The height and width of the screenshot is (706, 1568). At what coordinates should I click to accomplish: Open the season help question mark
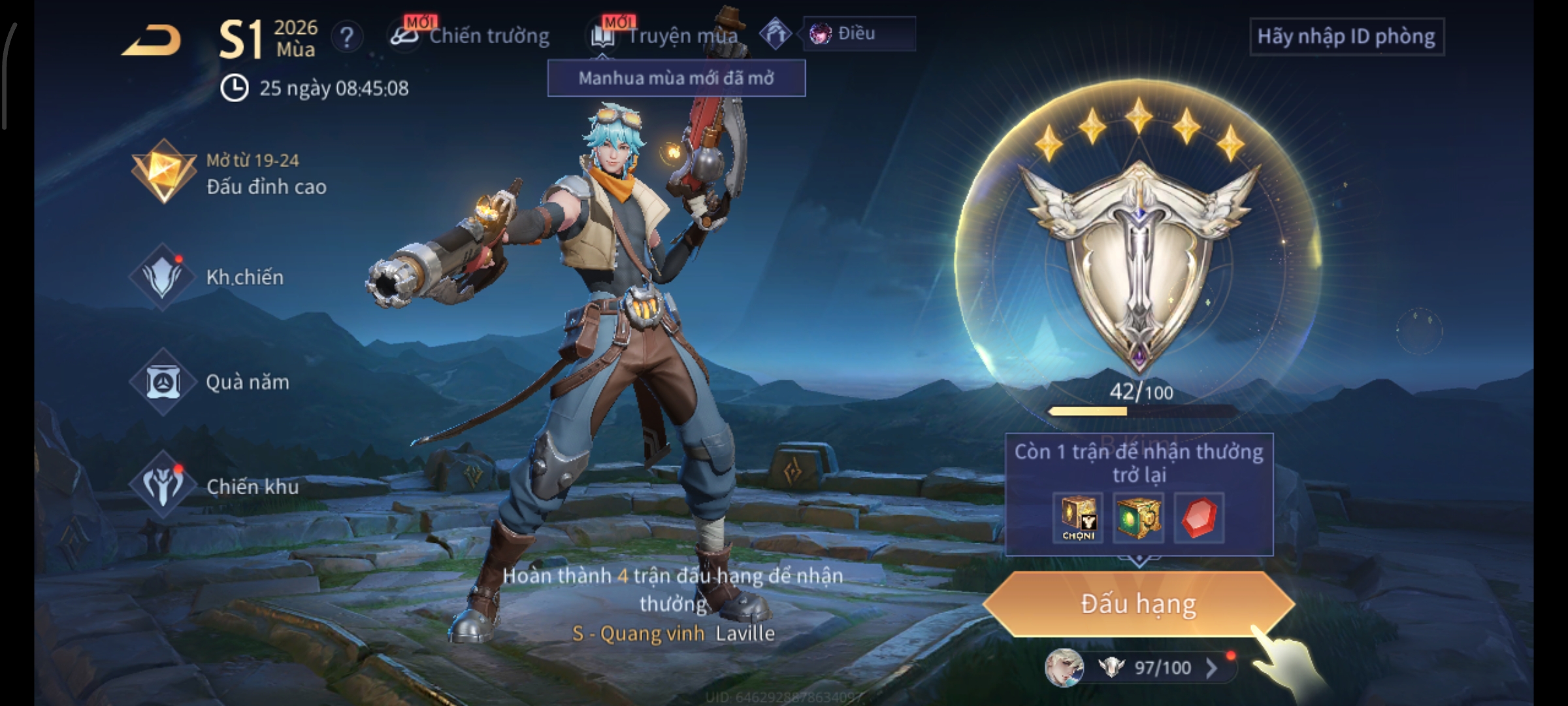click(347, 37)
